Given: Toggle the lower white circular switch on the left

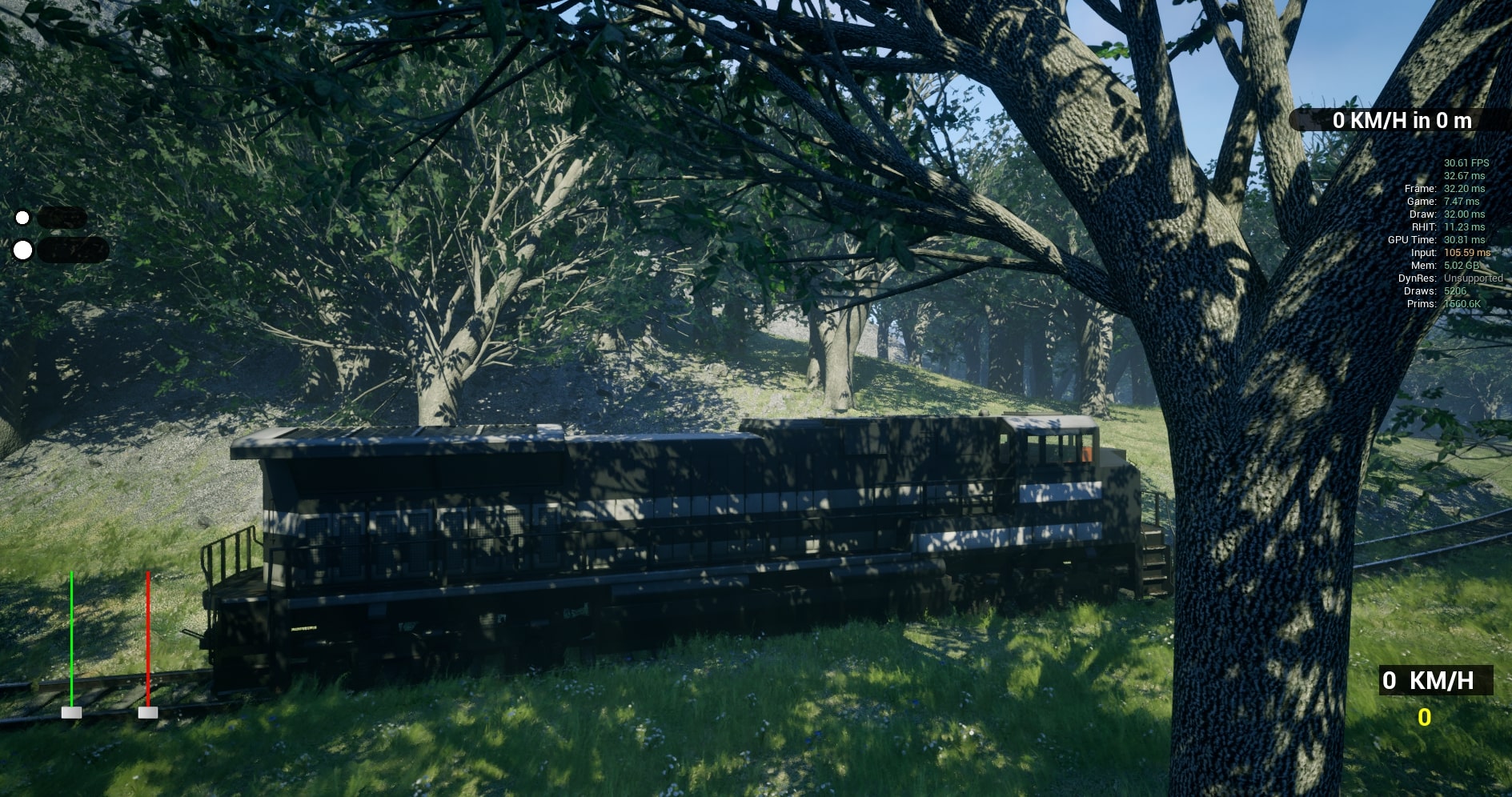Looking at the screenshot, I should pos(24,250).
